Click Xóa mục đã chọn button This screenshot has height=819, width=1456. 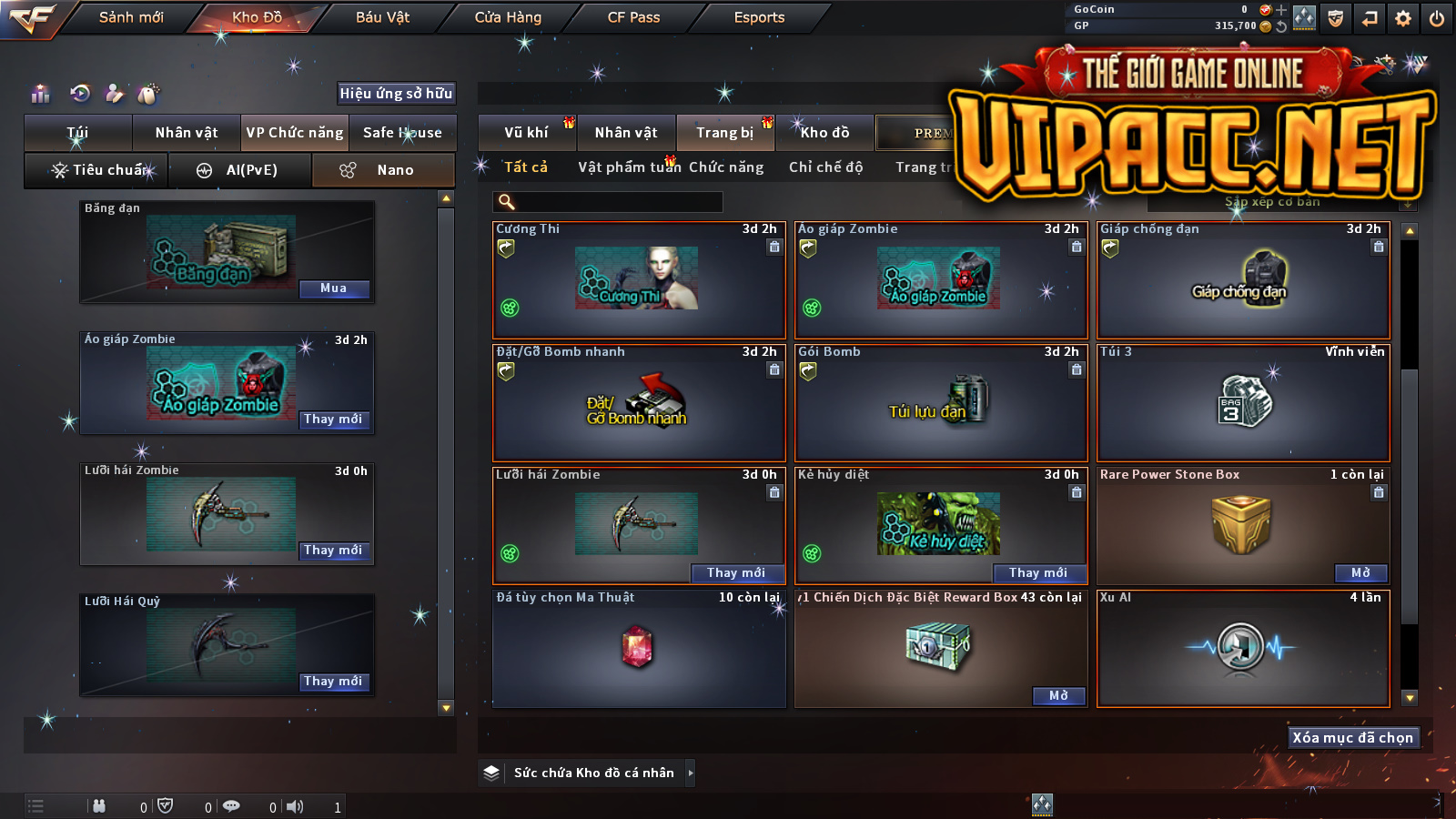point(1352,737)
